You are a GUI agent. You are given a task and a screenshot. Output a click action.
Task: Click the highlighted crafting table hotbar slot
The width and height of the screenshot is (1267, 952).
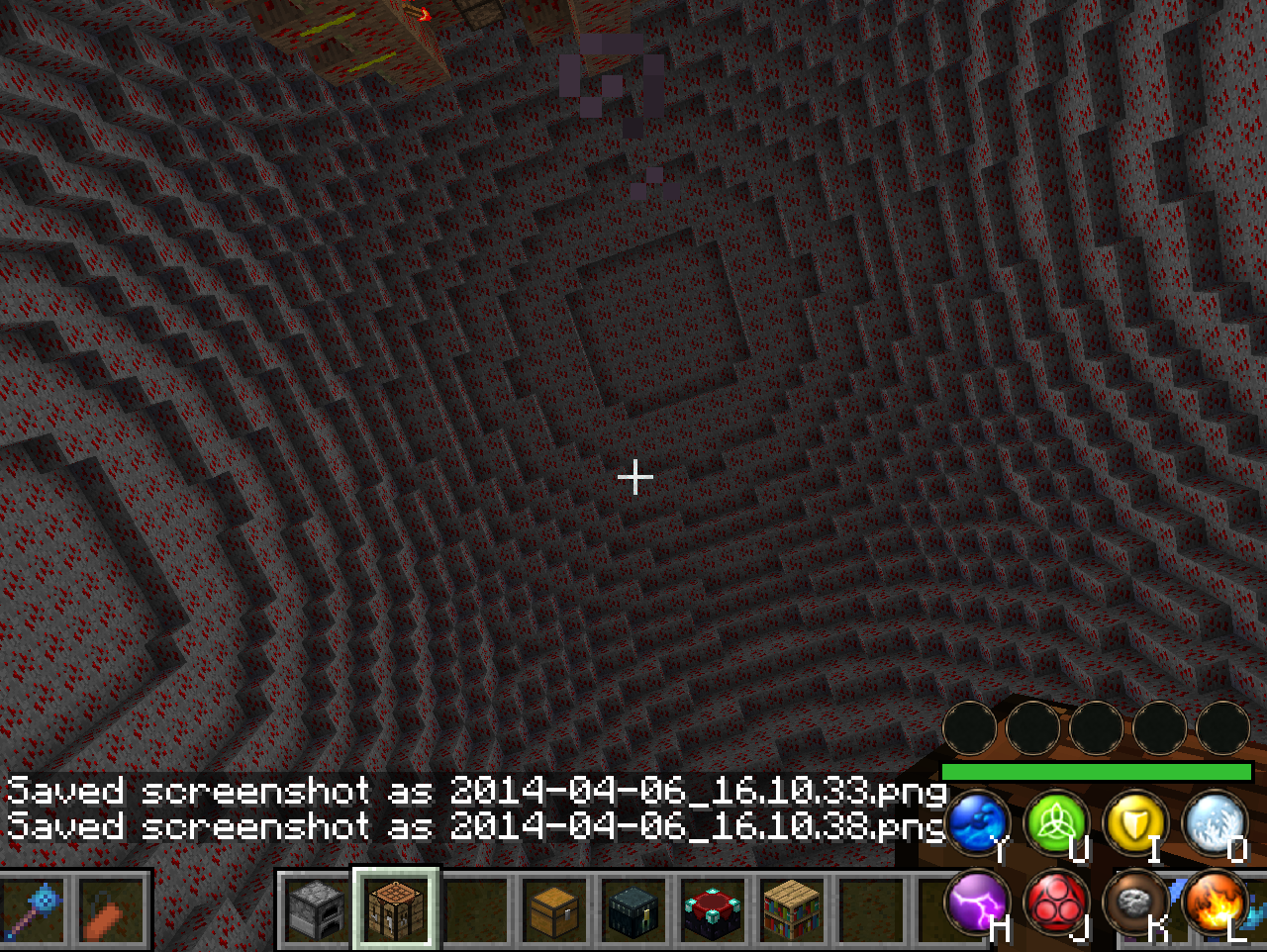click(394, 911)
